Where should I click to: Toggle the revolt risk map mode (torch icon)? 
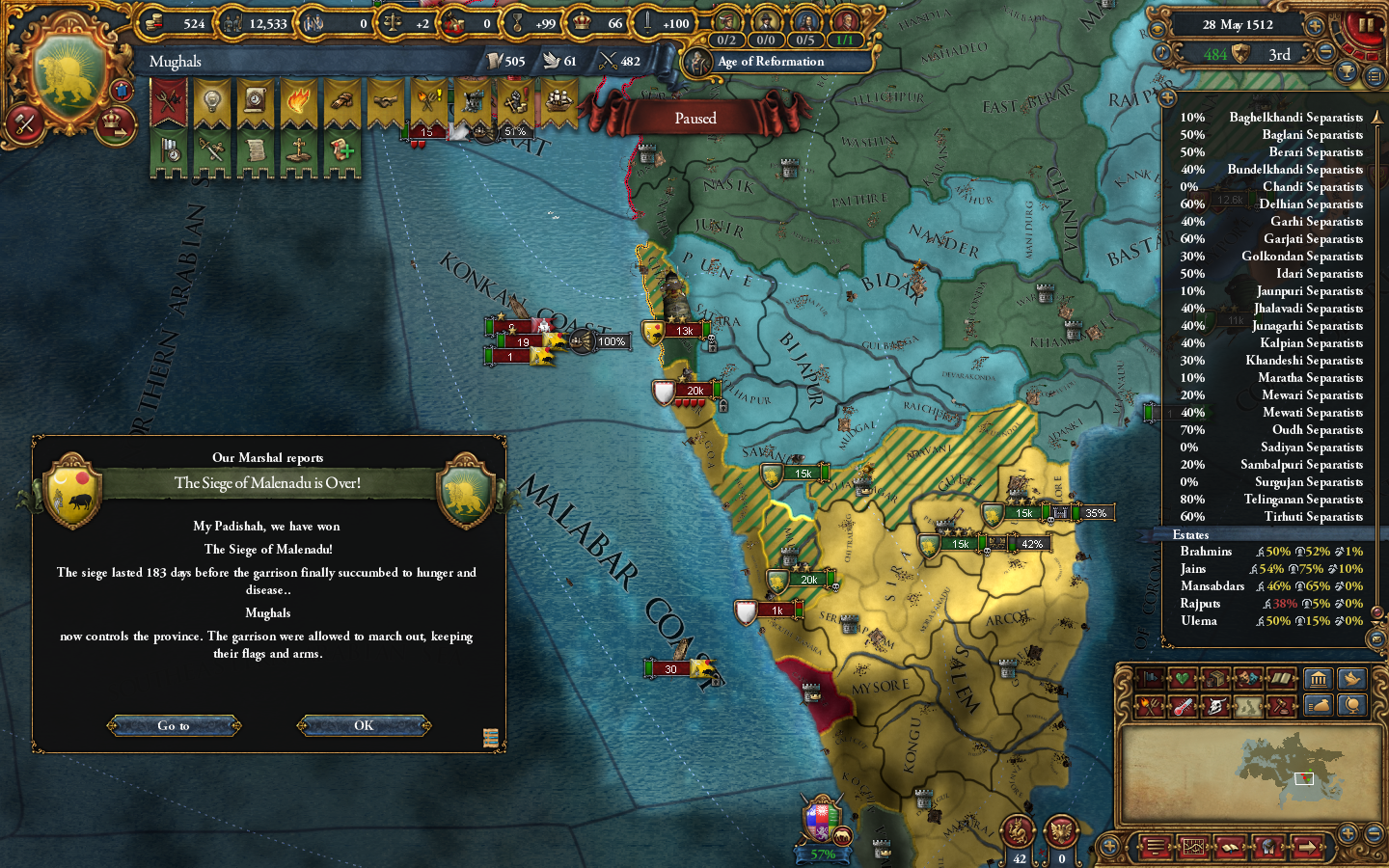[1150, 705]
